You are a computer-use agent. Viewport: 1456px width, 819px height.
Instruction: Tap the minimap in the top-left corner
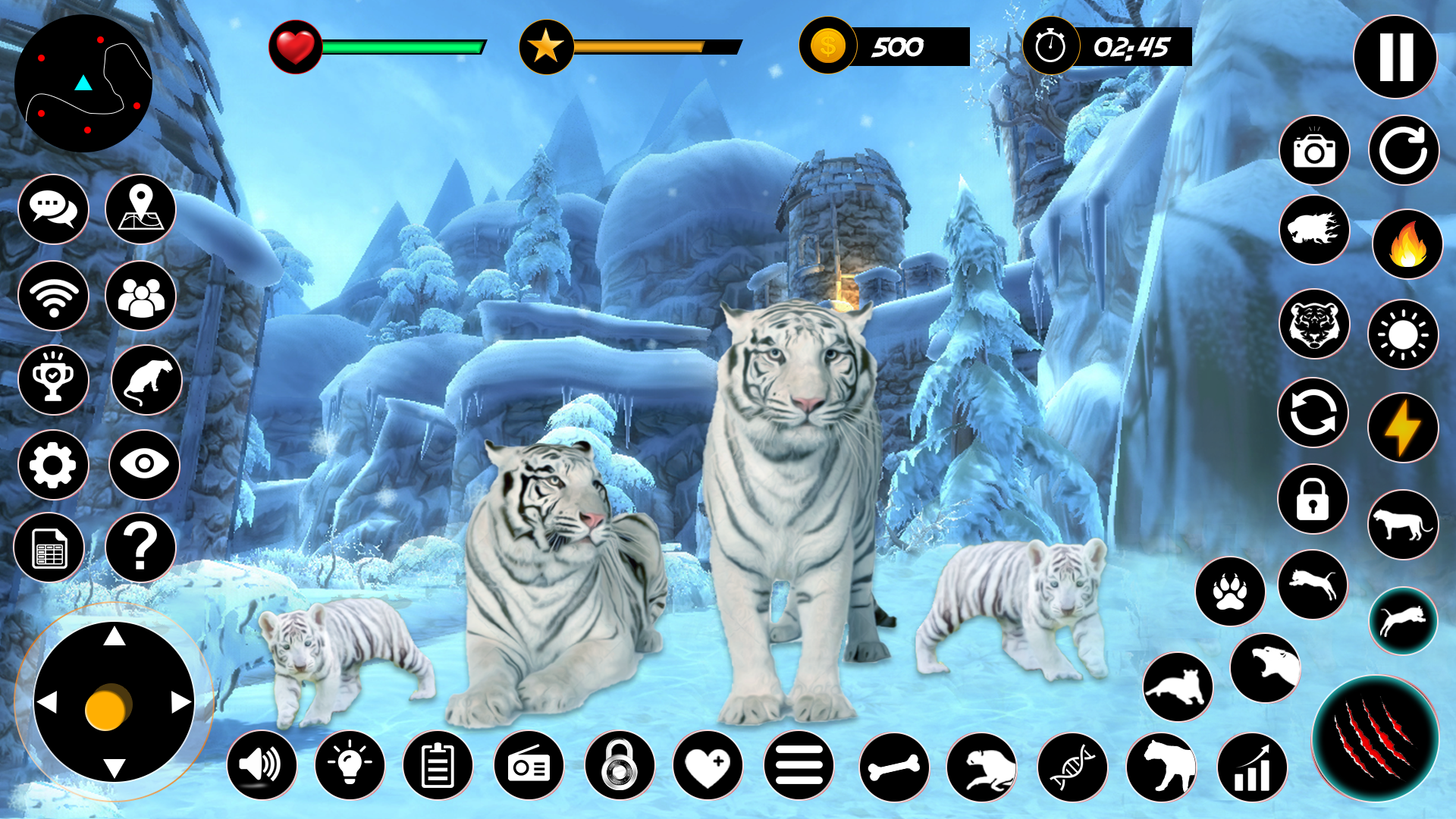pos(83,83)
